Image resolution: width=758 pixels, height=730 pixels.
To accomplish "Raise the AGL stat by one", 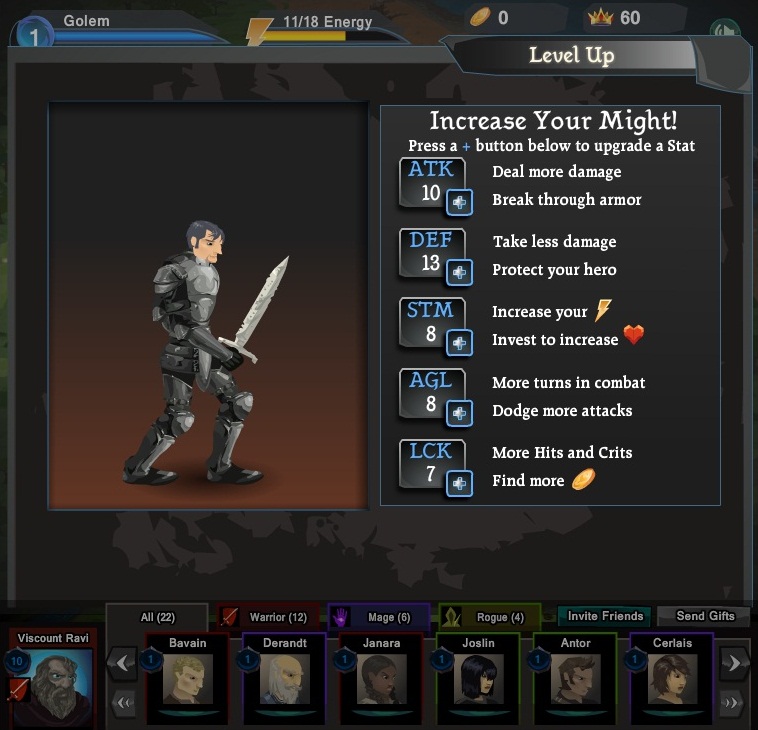I will (459, 413).
